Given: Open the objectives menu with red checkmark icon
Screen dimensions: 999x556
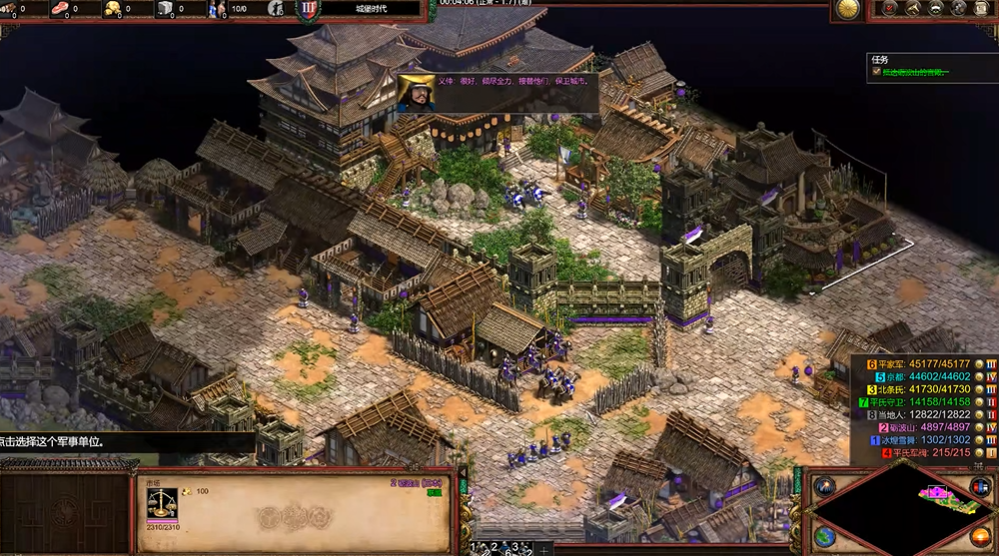Looking at the screenshot, I should pos(887,9).
